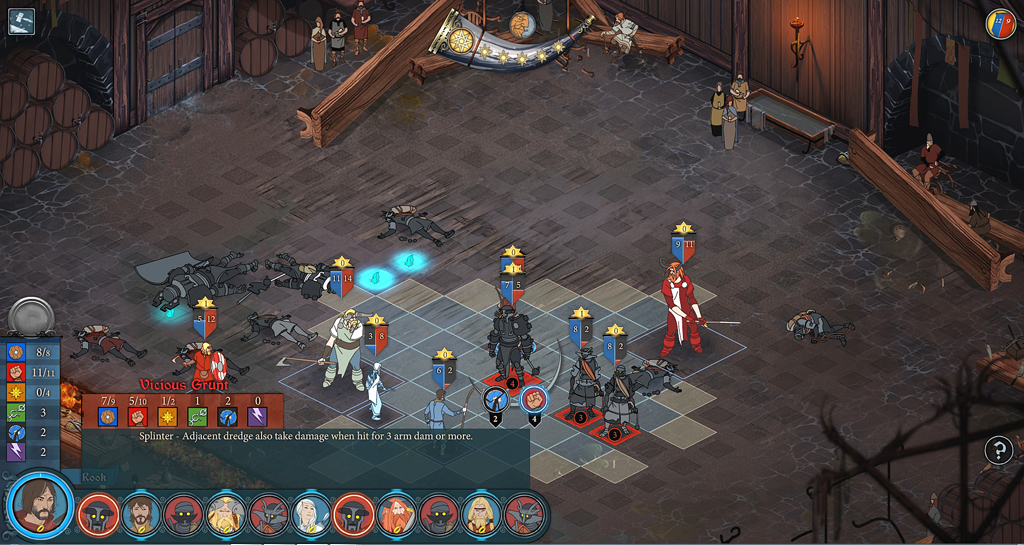Select Rook's large active turn portrait
This screenshot has height=545, width=1024.
point(40,502)
